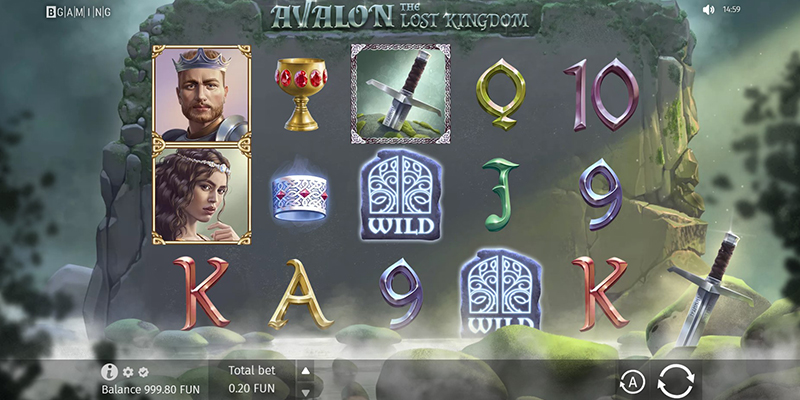The width and height of the screenshot is (800, 400).
Task: Decrease the total bet with the down arrow
Action: tap(306, 390)
